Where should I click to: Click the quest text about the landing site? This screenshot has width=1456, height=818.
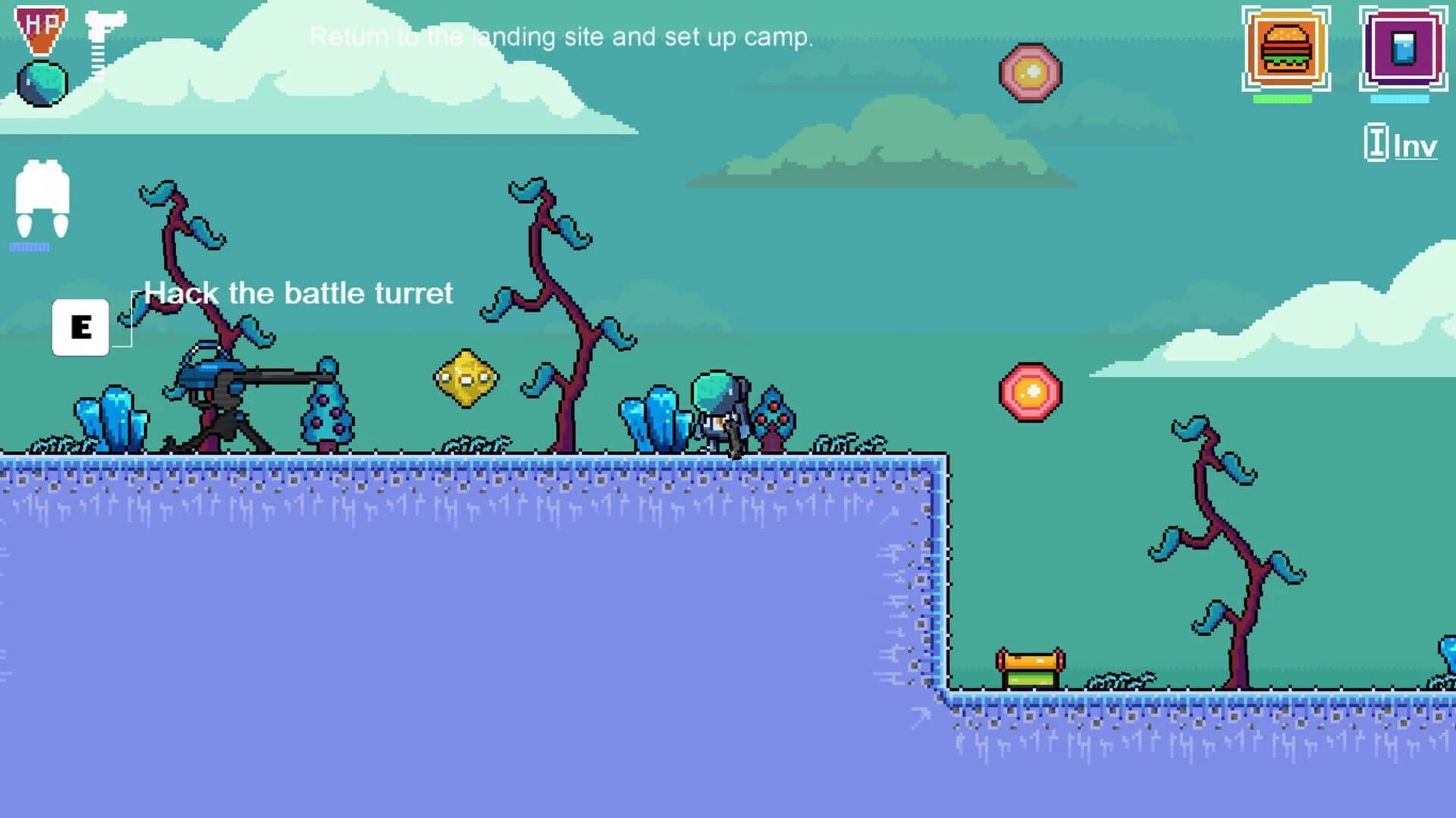561,36
